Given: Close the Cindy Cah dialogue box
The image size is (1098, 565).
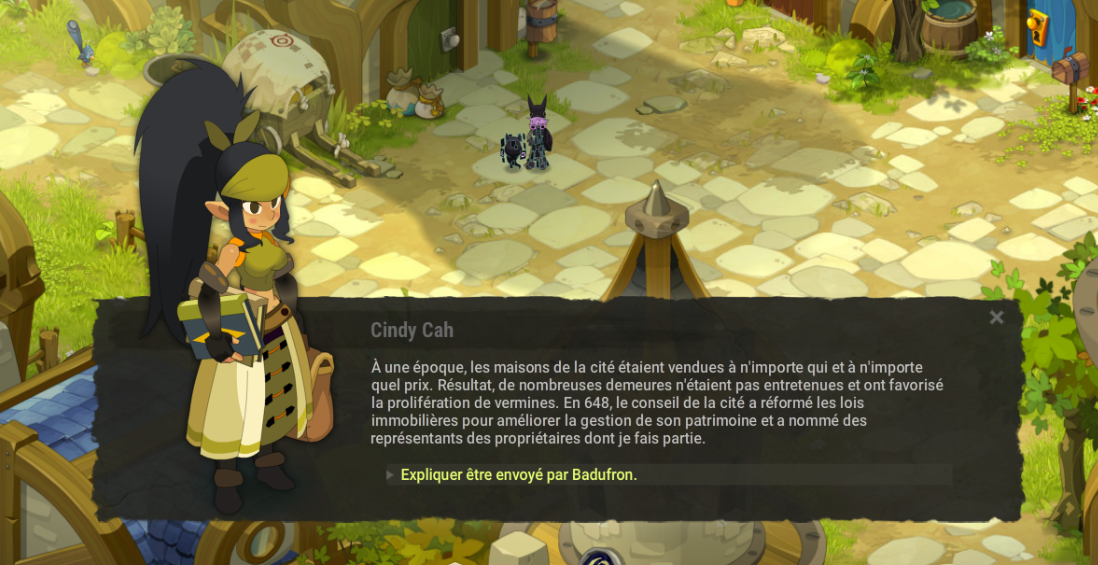Looking at the screenshot, I should tap(996, 318).
